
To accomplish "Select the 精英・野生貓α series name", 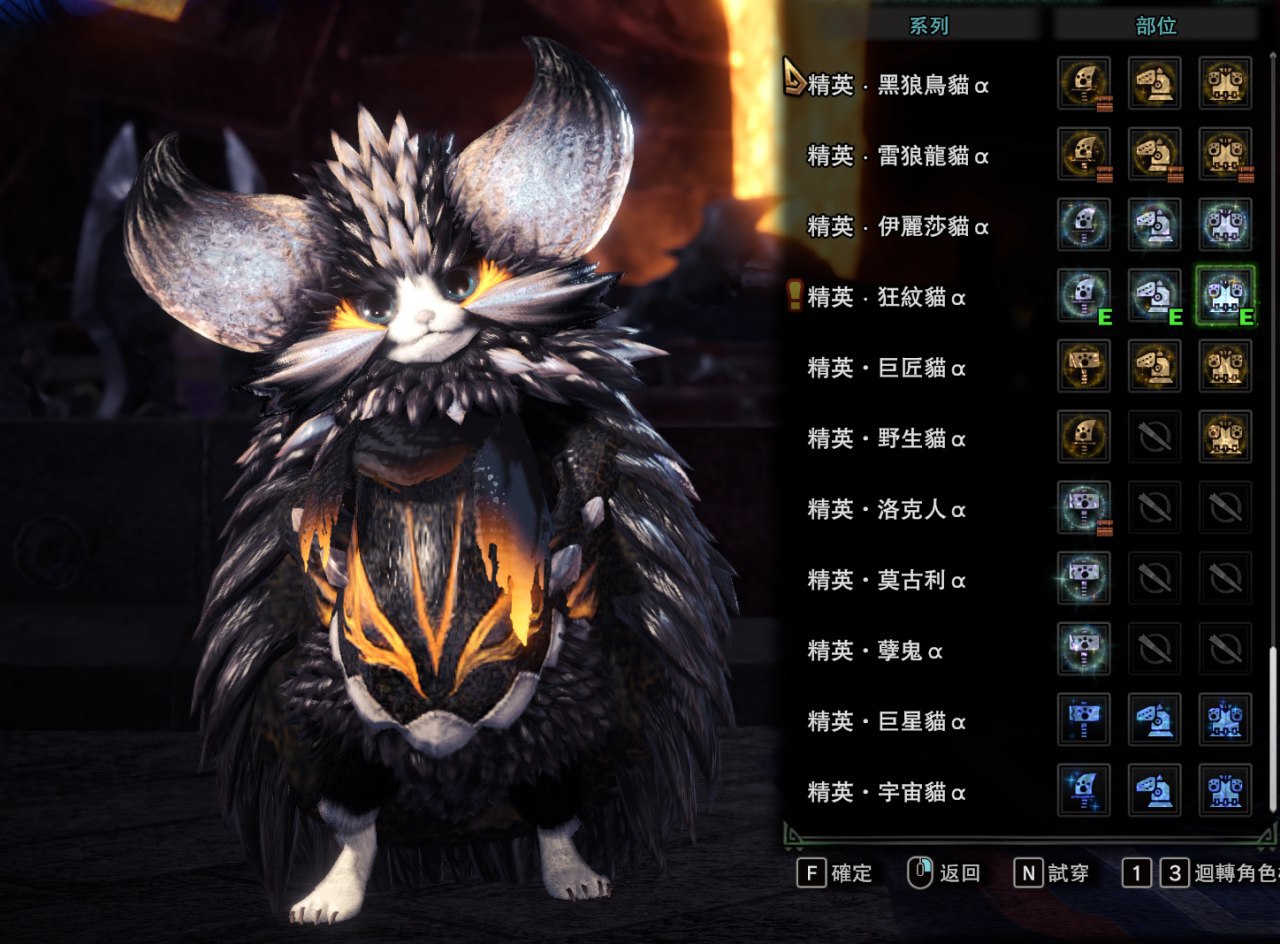I will 887,438.
